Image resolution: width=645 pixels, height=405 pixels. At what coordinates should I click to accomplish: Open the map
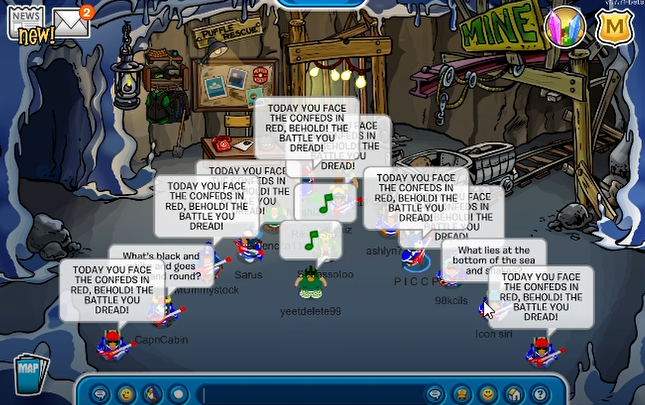[26, 371]
